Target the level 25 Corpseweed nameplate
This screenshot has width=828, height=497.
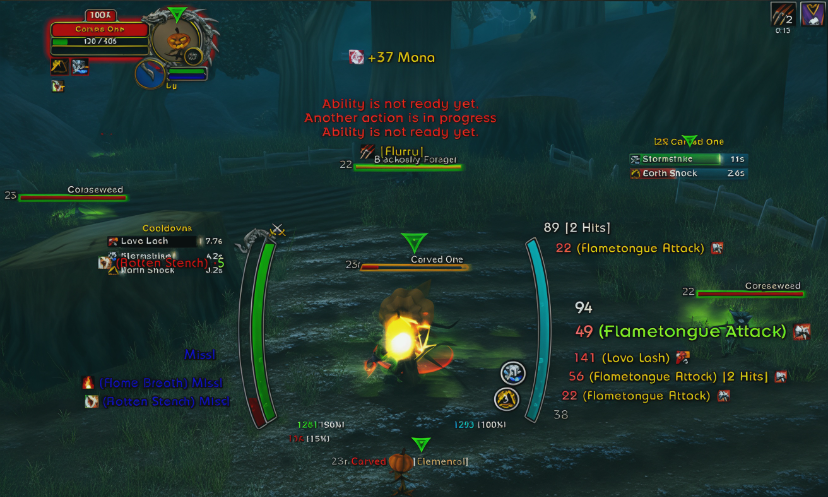tap(73, 197)
